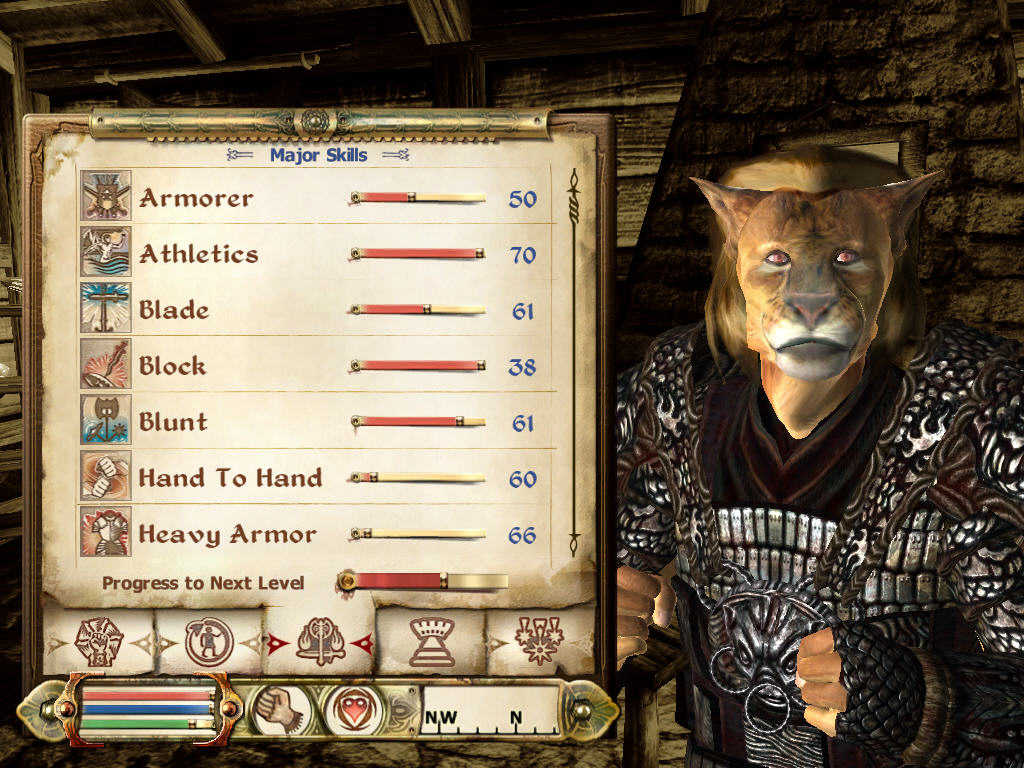The height and width of the screenshot is (768, 1024).
Task: Switch to the fist emblem character tab
Action: click(x=98, y=640)
